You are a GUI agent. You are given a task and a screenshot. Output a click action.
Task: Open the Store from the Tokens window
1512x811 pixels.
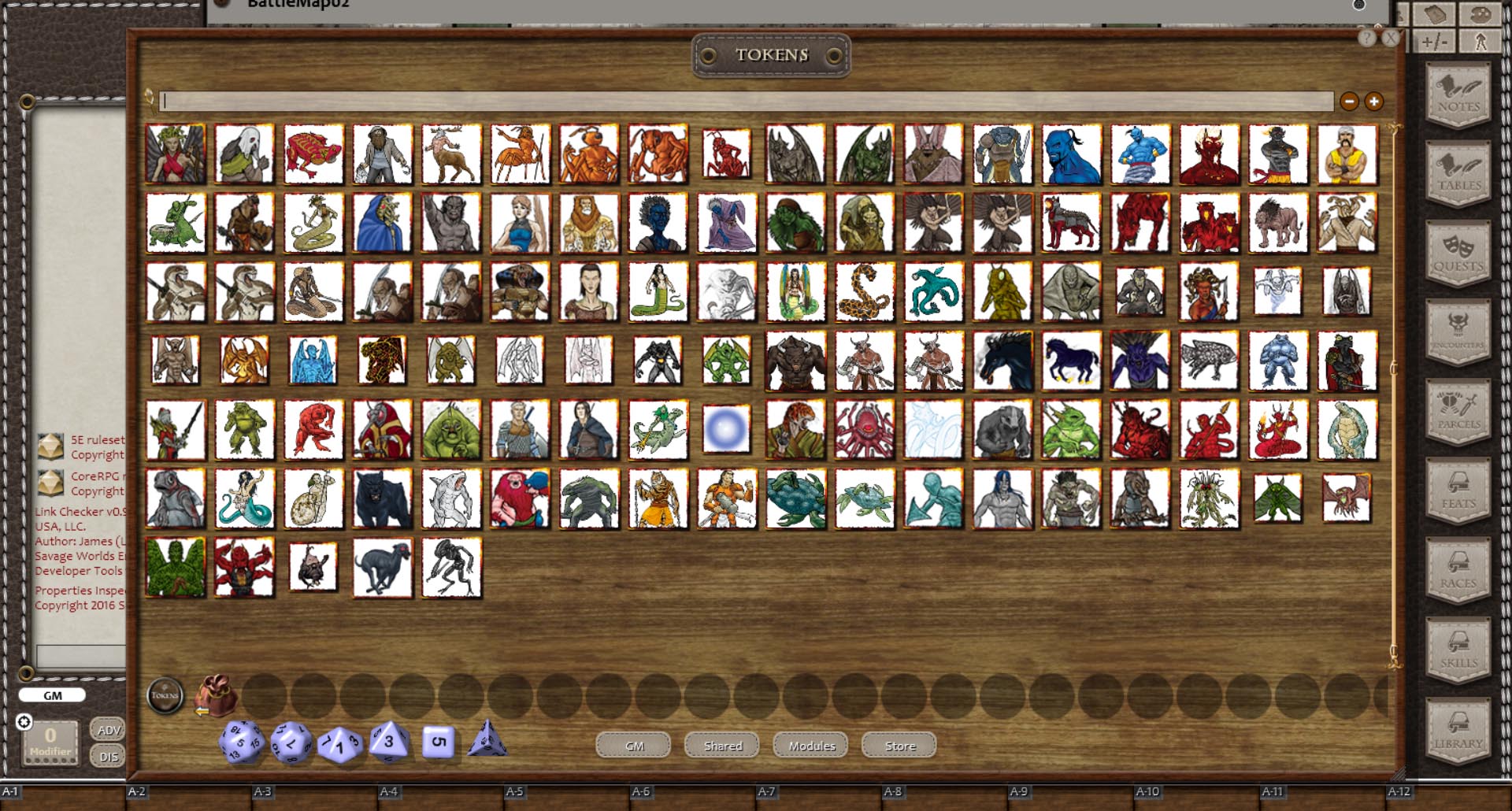(898, 745)
